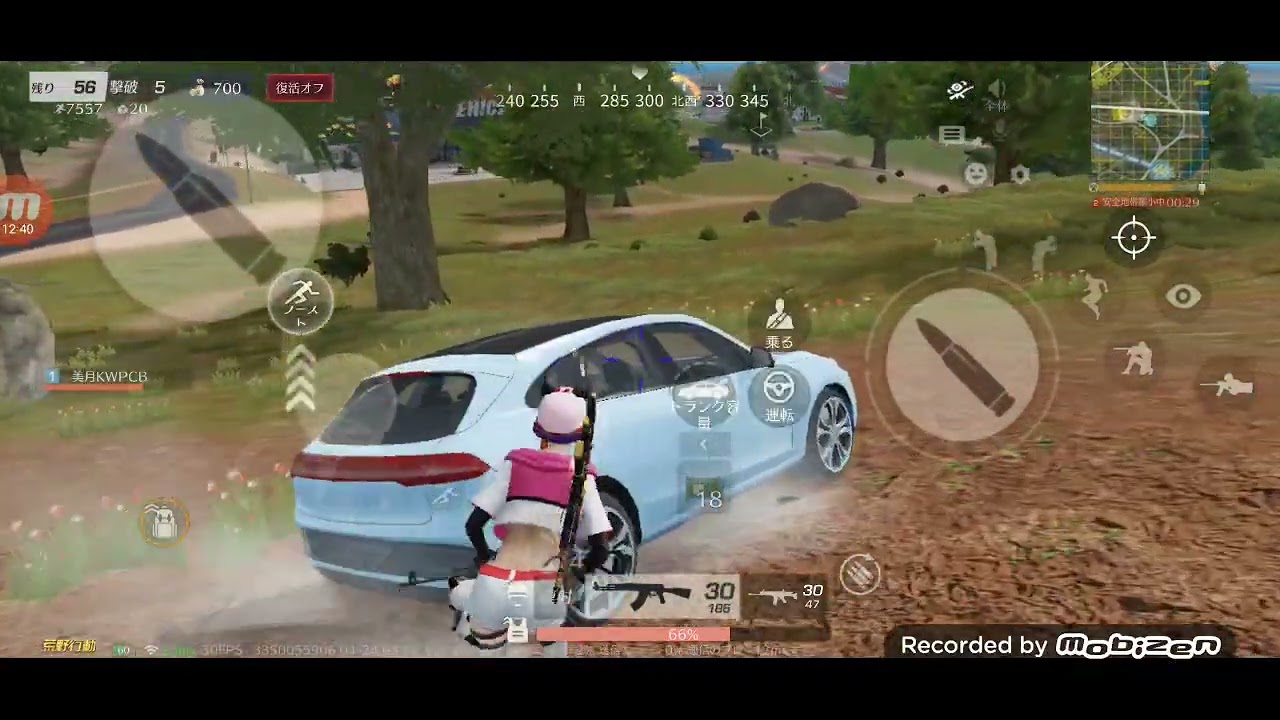The height and width of the screenshot is (720, 1280).
Task: Open the car trunk capacity button
Action: click(x=704, y=402)
